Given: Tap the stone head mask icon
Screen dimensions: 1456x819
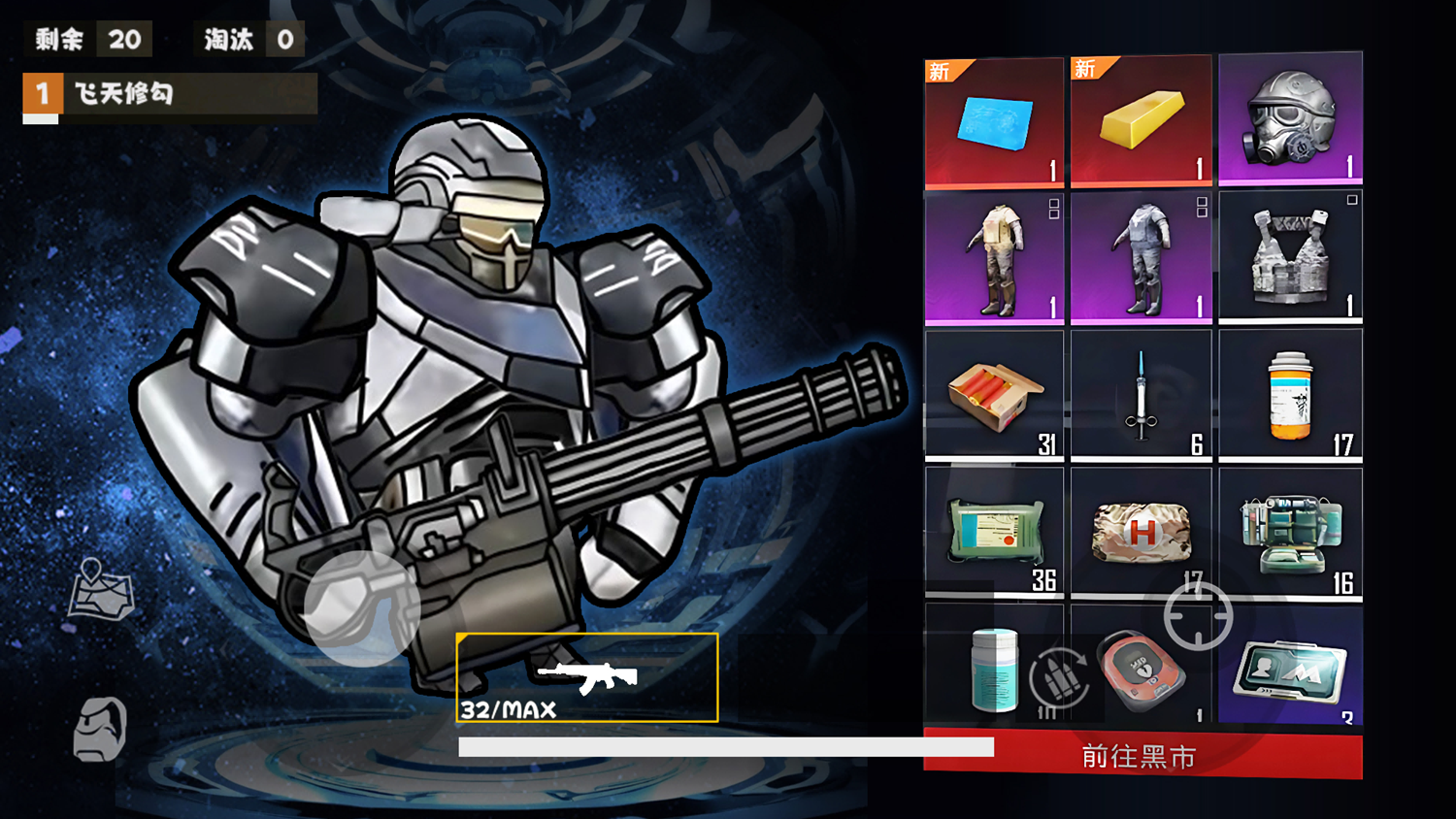Looking at the screenshot, I should [x=101, y=728].
